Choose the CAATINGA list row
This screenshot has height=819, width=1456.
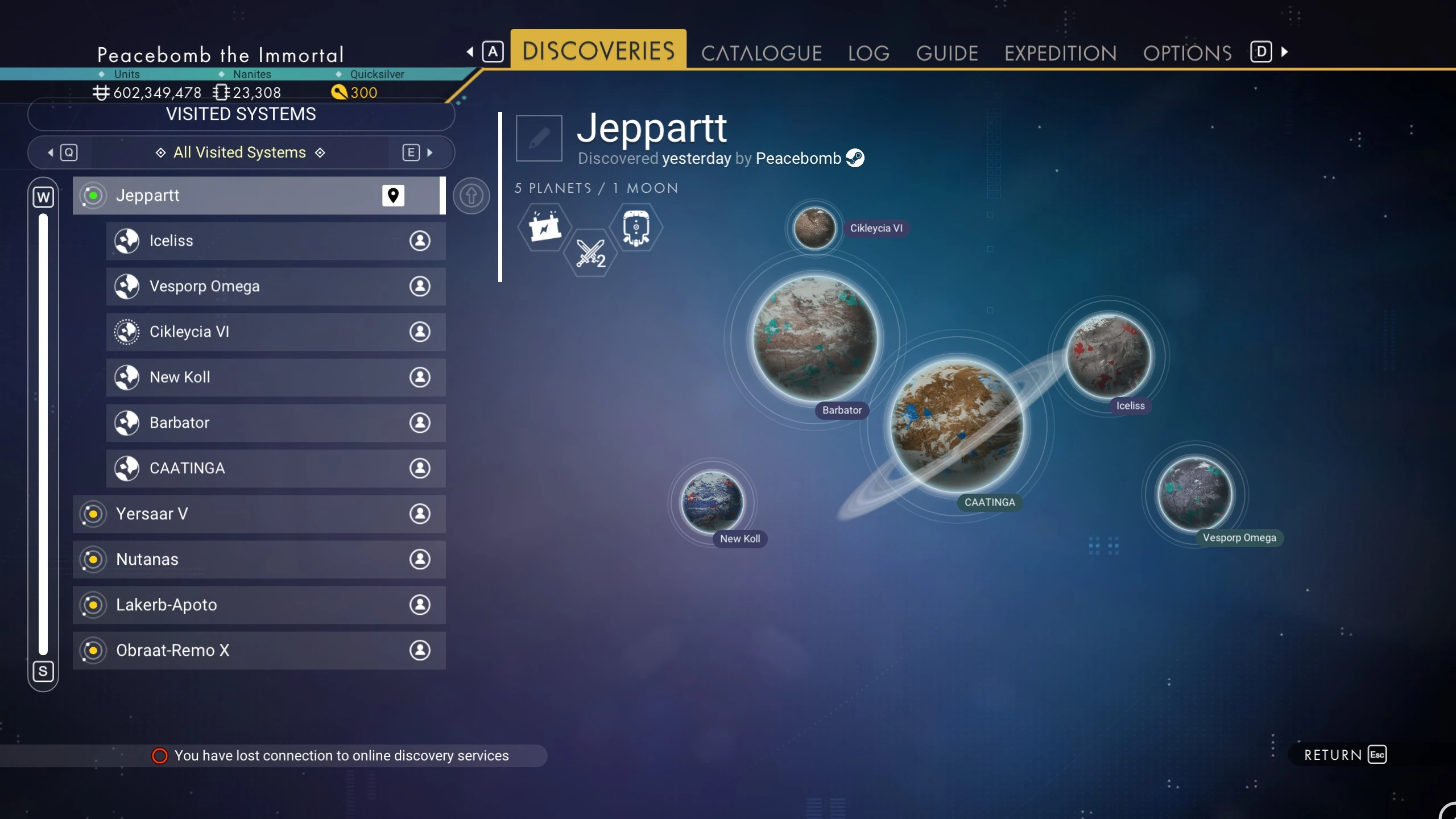[x=275, y=468]
